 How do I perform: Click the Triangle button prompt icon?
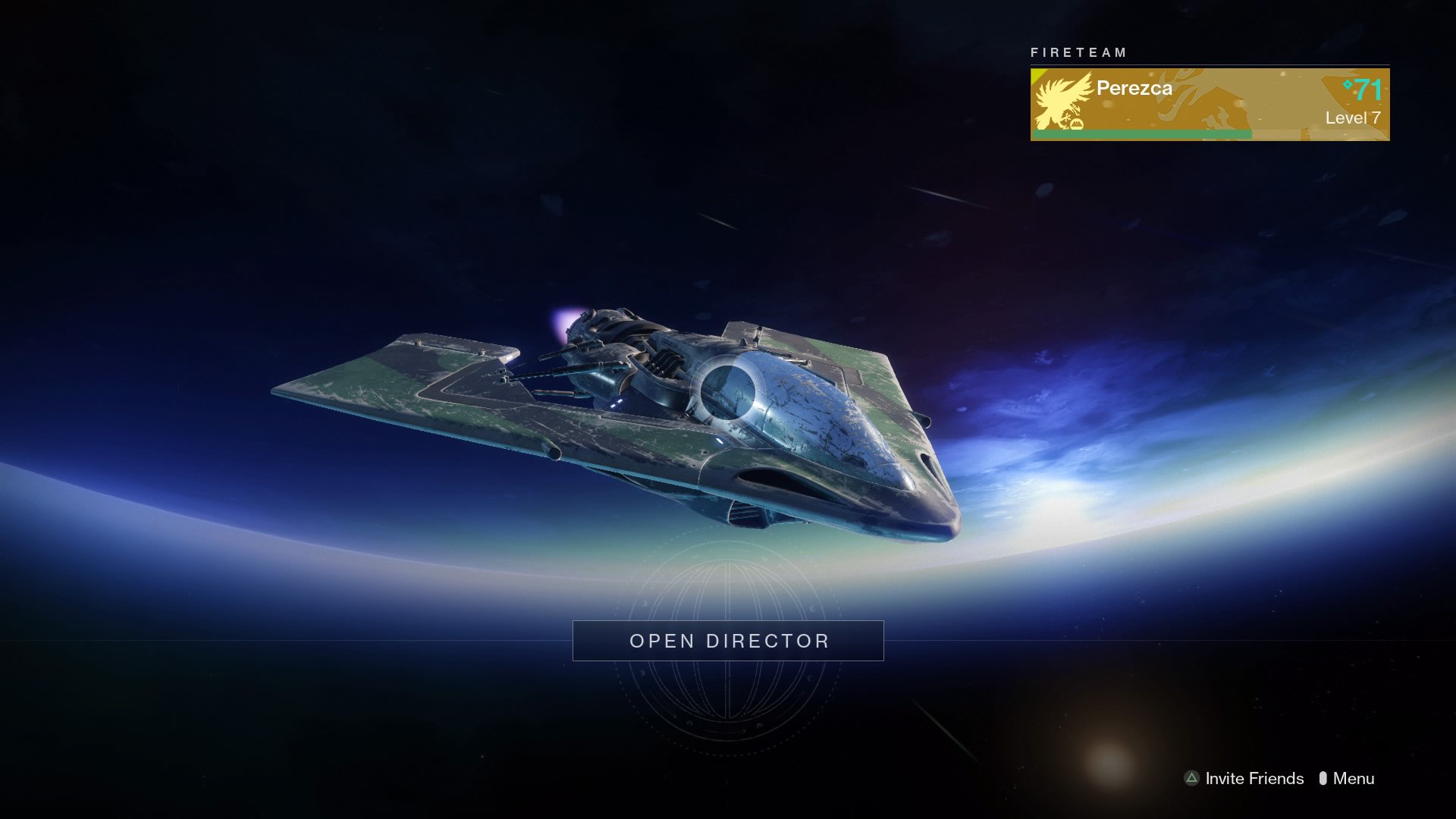1192,778
